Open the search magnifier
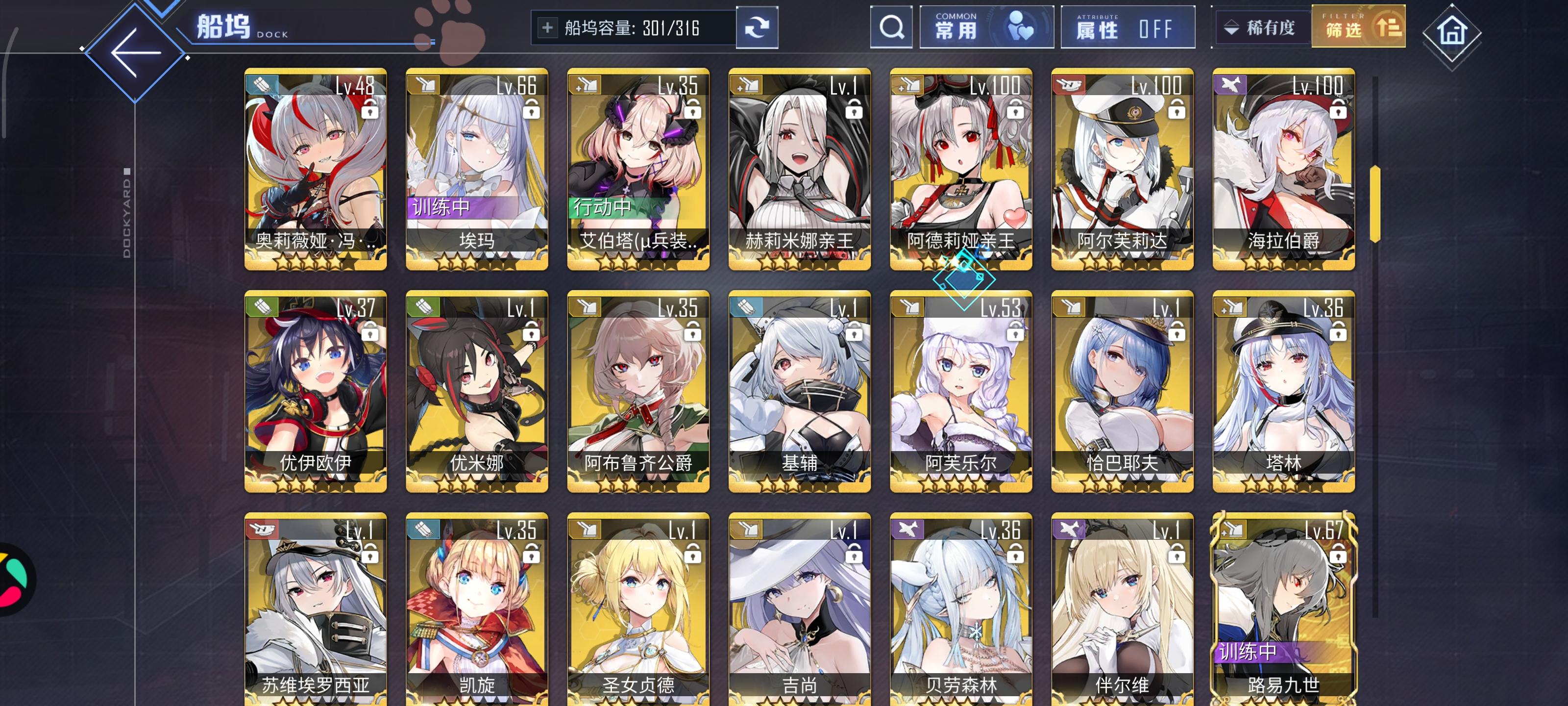The width and height of the screenshot is (1568, 706). pos(891,27)
